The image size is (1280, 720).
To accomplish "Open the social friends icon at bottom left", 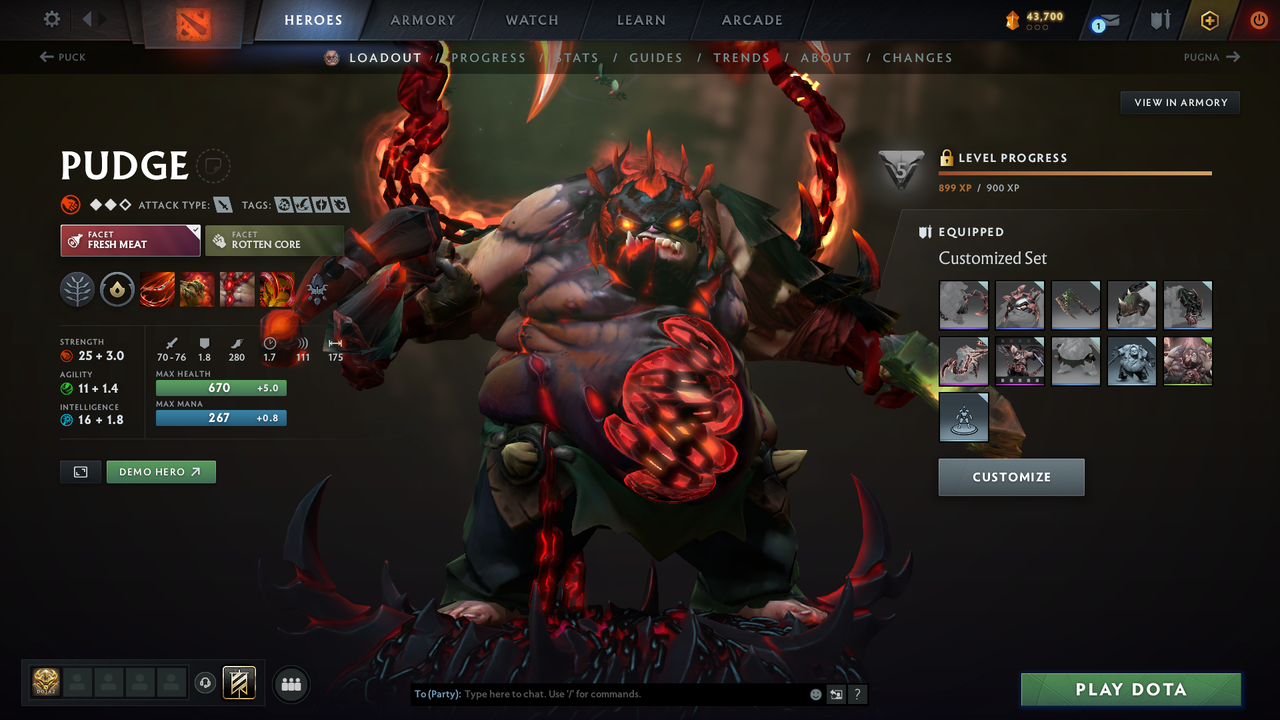I will click(x=290, y=684).
